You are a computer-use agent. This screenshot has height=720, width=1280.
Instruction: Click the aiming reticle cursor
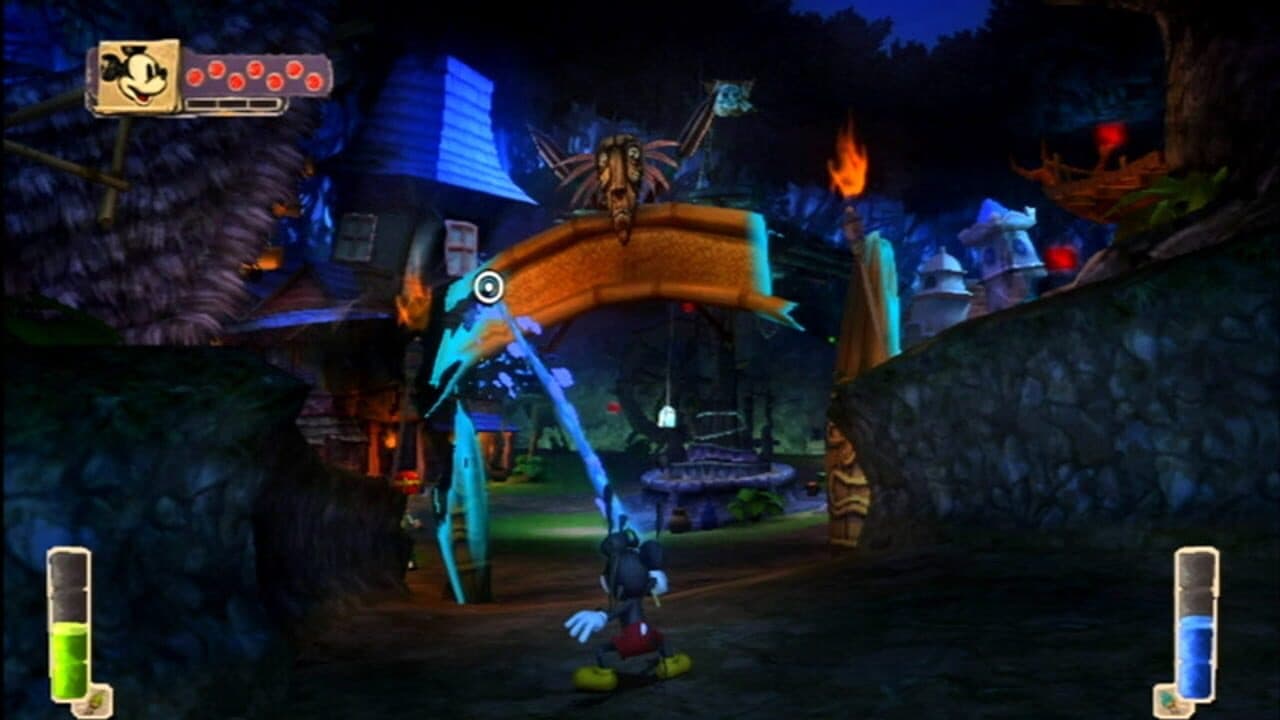point(489,288)
